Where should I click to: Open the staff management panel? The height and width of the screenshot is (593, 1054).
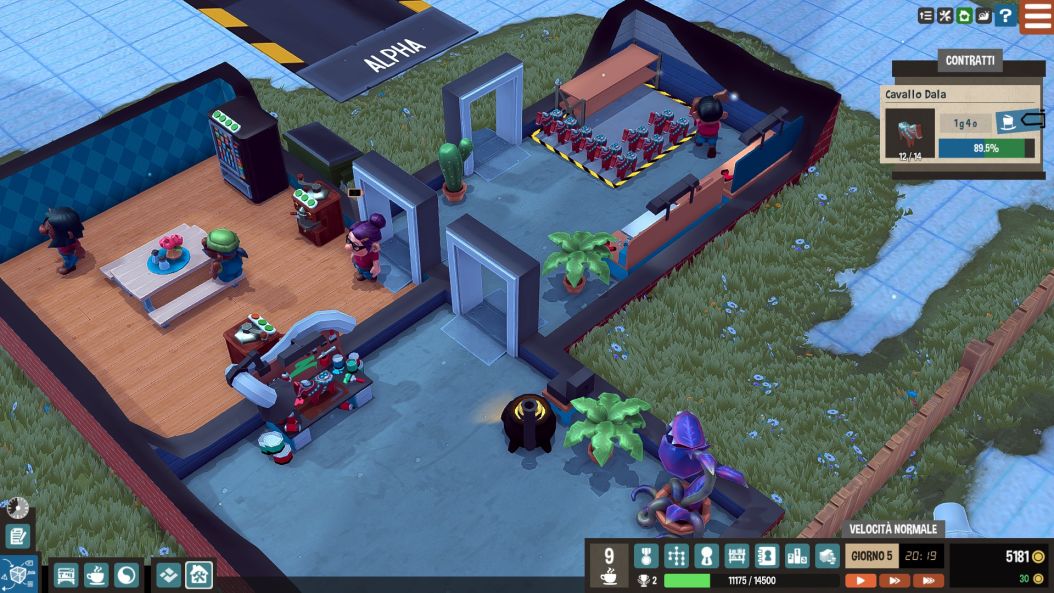(706, 556)
